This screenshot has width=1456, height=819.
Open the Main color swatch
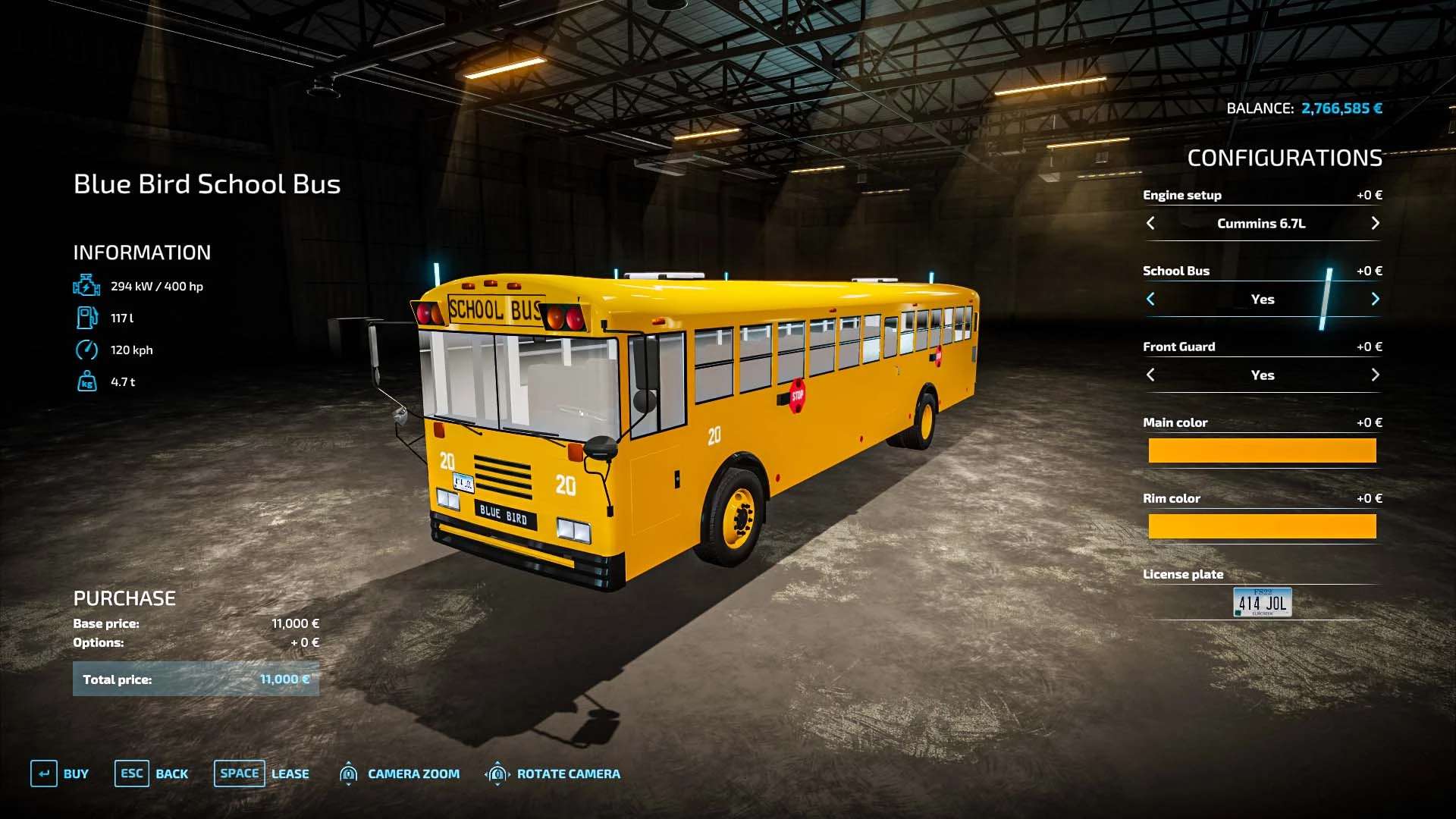pyautogui.click(x=1262, y=450)
